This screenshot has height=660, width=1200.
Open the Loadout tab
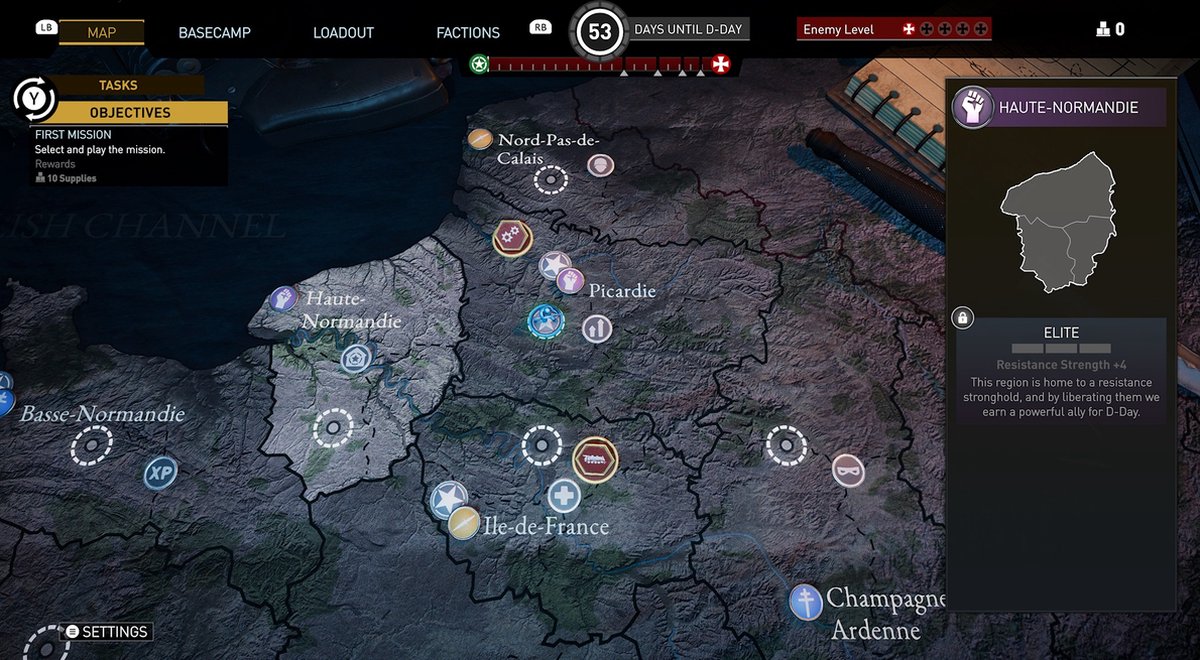pyautogui.click(x=343, y=33)
